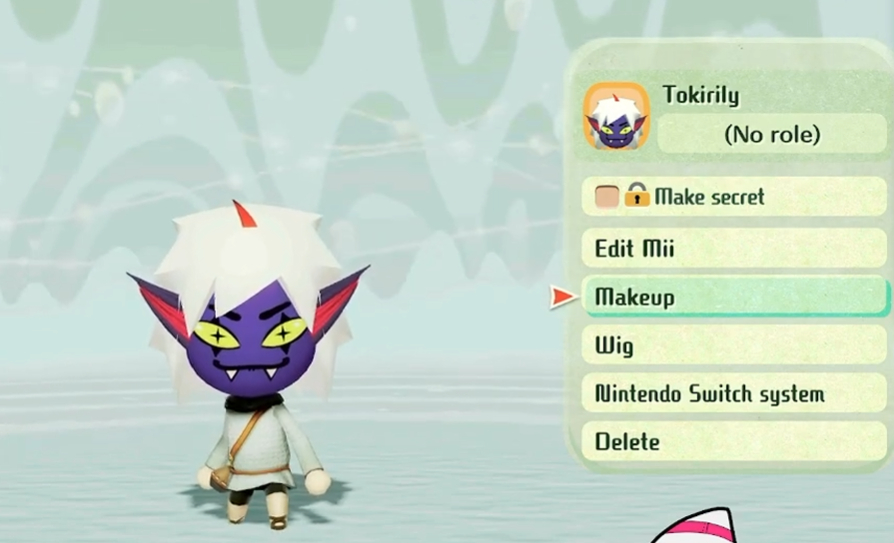The height and width of the screenshot is (543, 894).
Task: Choose the Wig option
Action: [x=733, y=346]
